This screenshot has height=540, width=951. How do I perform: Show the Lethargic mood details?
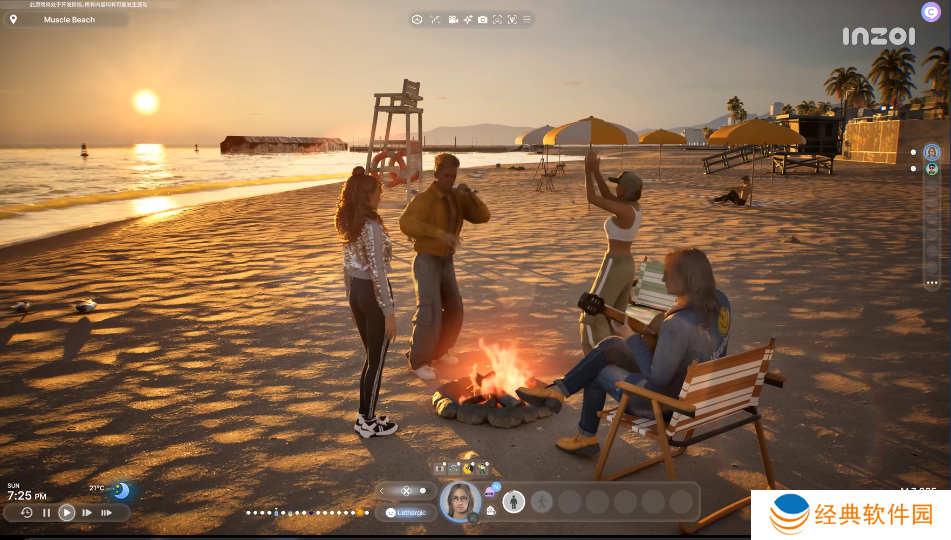click(405, 512)
